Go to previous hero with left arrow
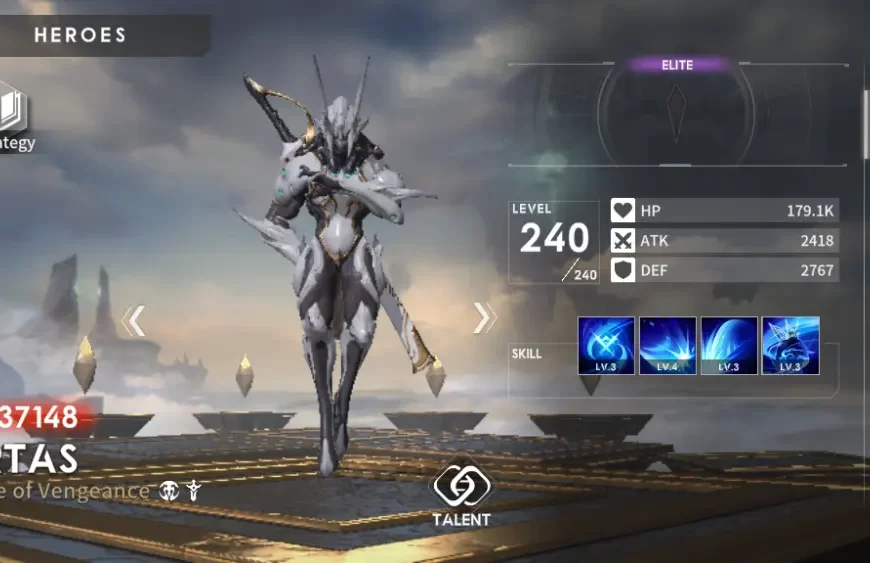The width and height of the screenshot is (870, 563). 134,321
